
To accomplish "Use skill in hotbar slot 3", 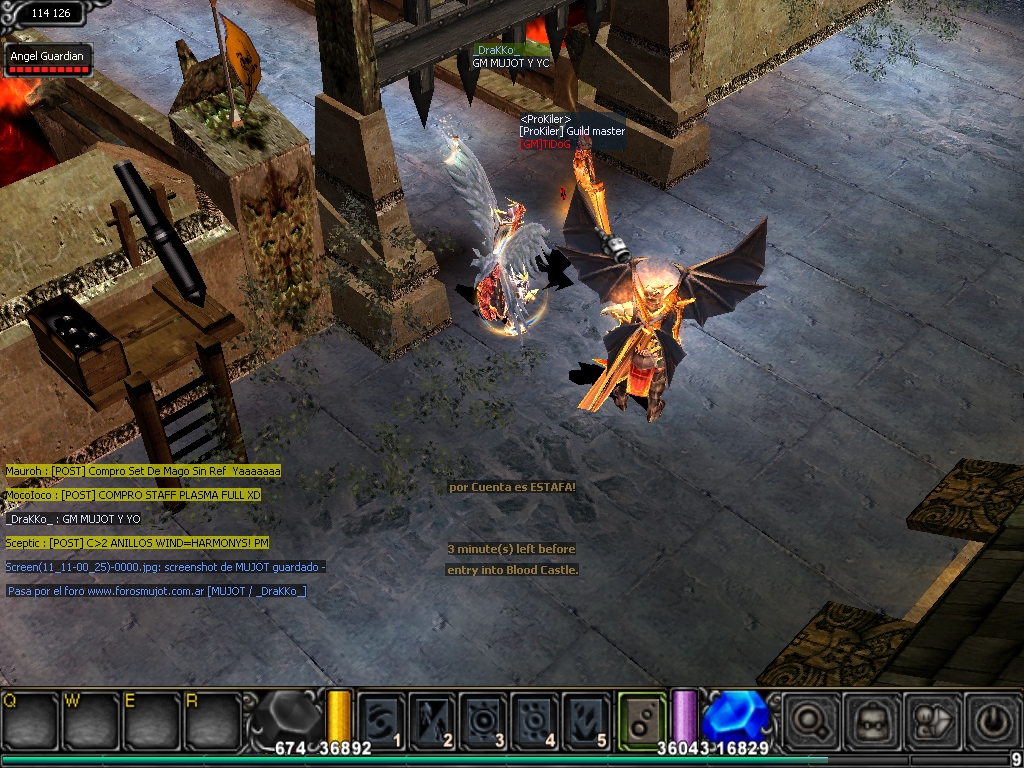I will tap(485, 717).
